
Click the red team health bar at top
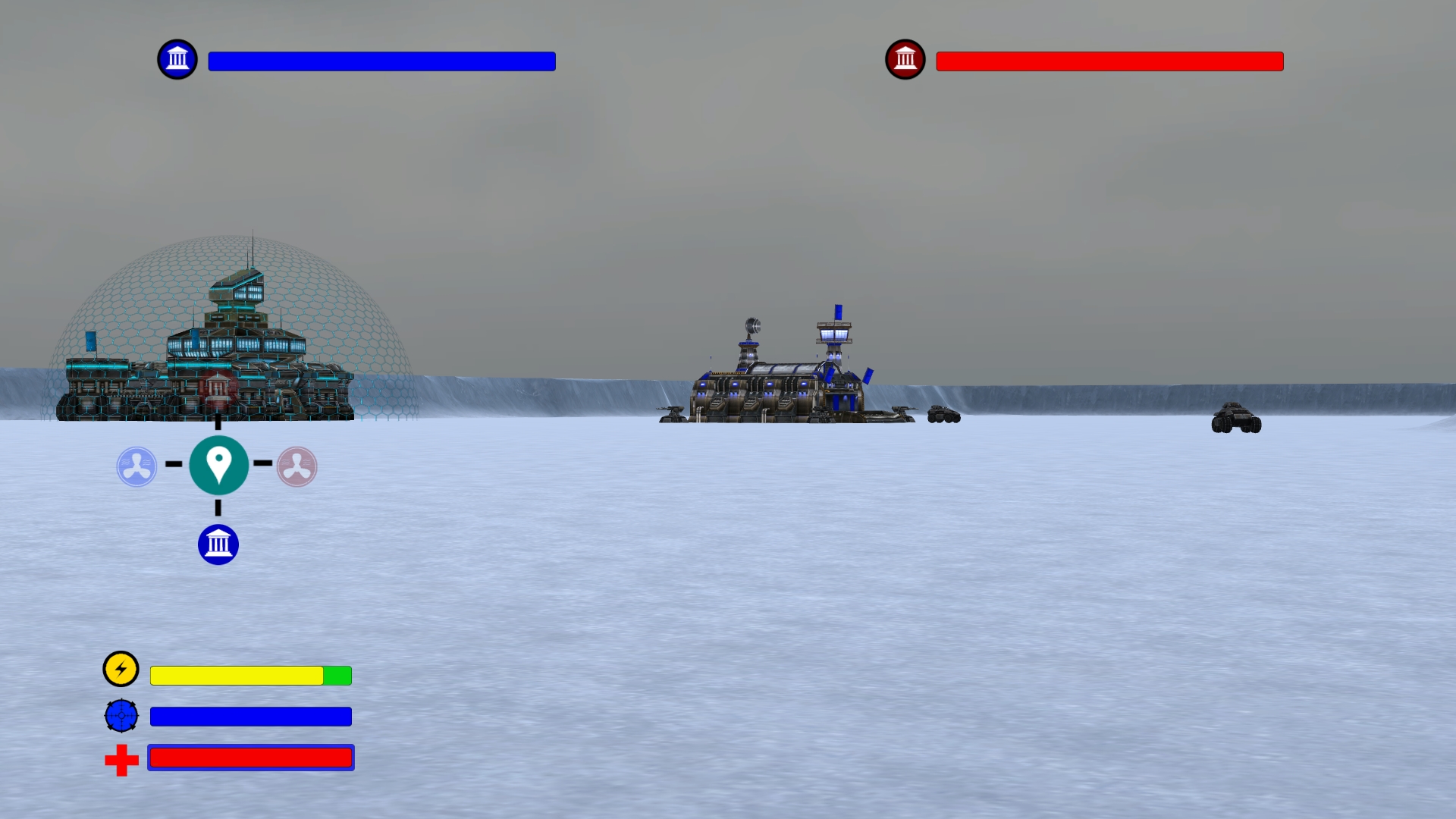pyautogui.click(x=1109, y=61)
